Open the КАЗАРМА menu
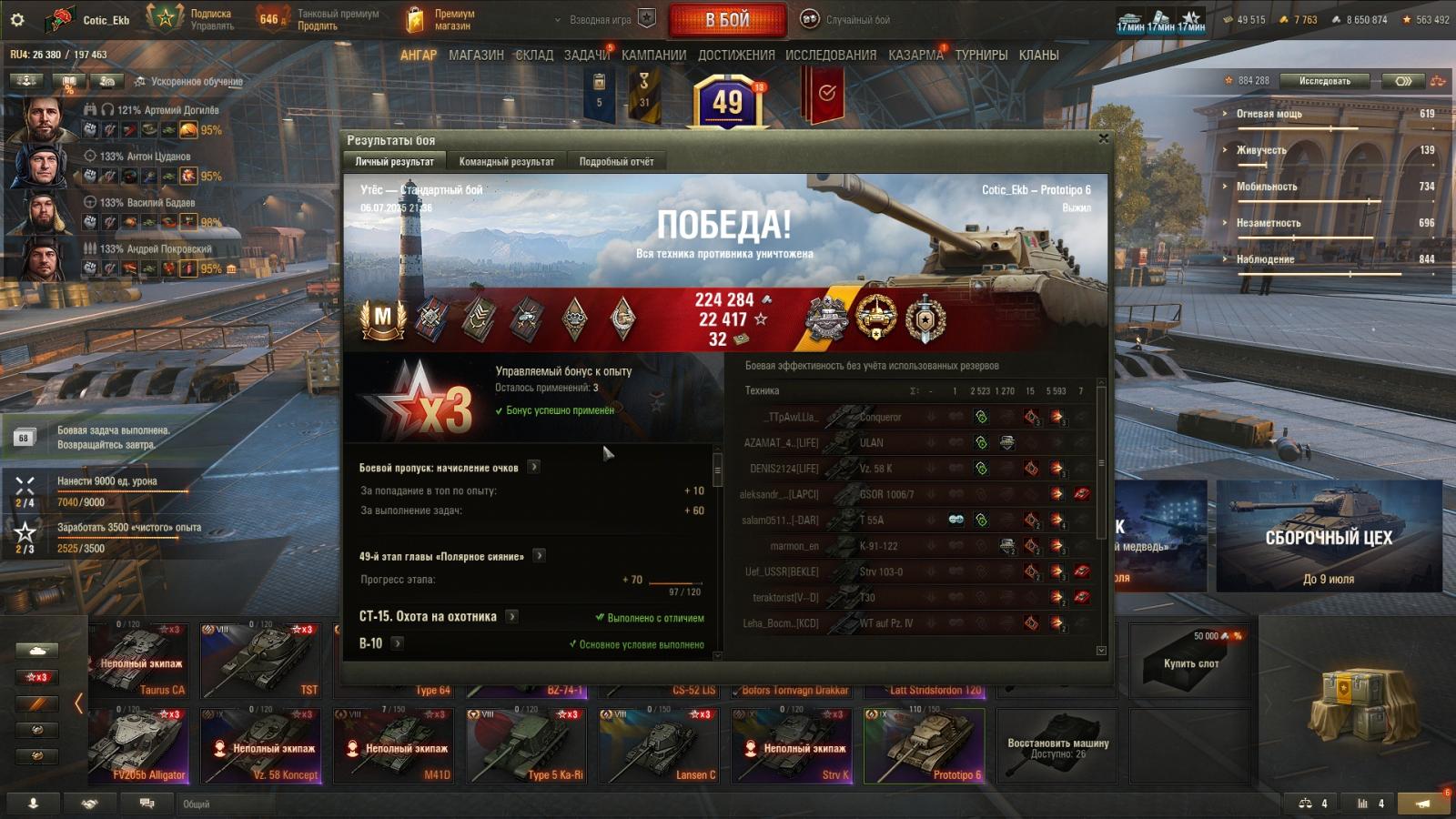Screen dimensions: 1456x819 pyautogui.click(x=915, y=55)
